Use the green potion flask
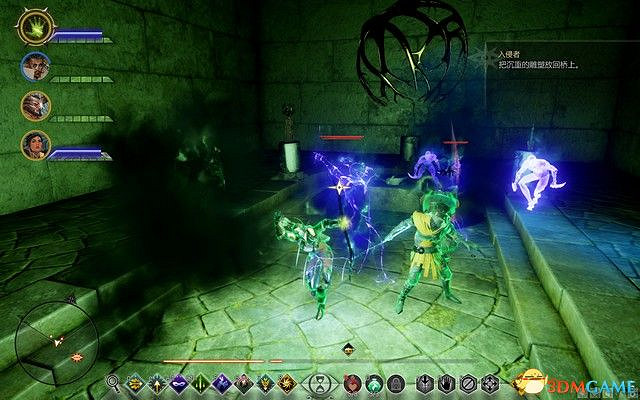The width and height of the screenshot is (640, 400). (x=373, y=383)
